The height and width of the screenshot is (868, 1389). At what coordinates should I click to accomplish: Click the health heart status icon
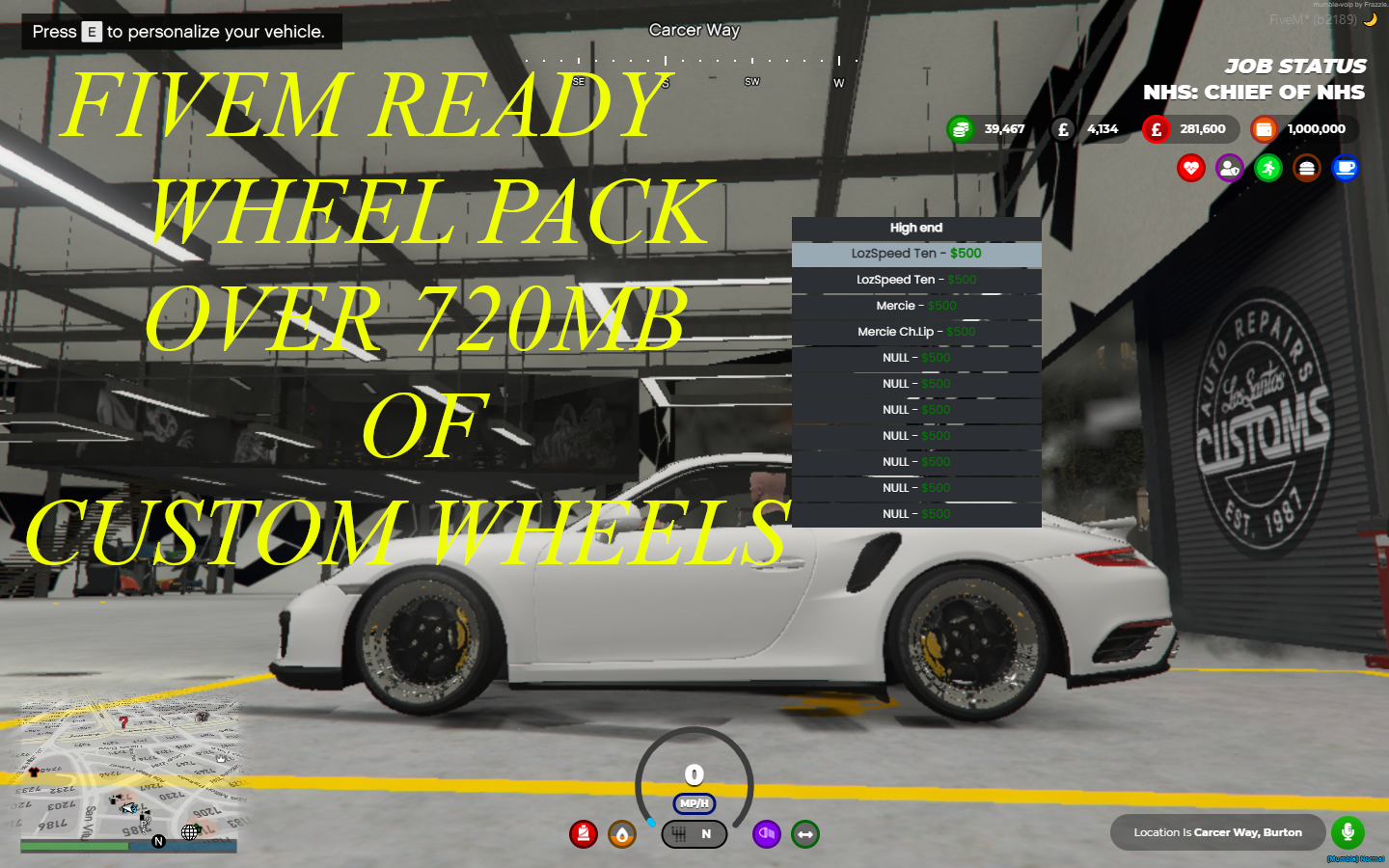pos(1191,168)
